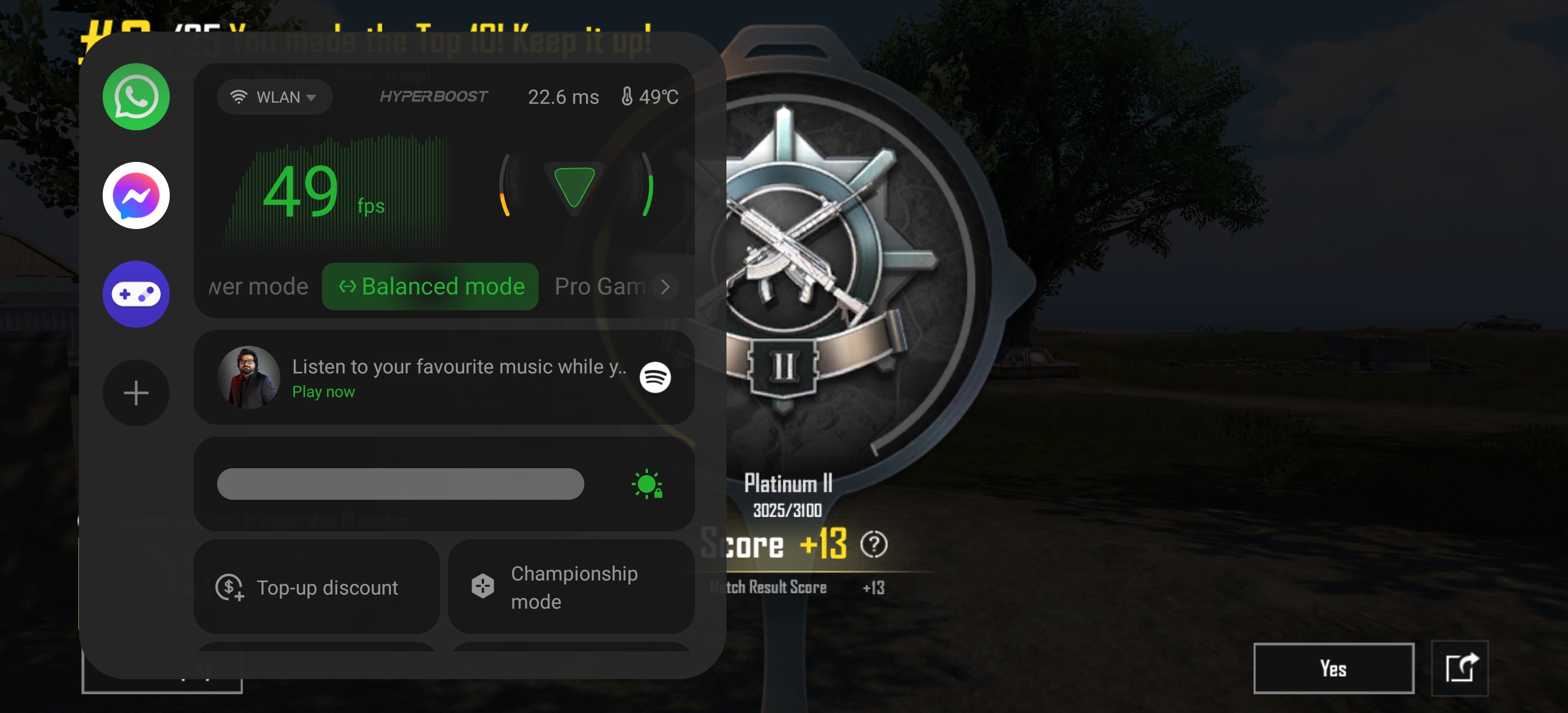Select Balanced mode performance option
Image resolution: width=1568 pixels, height=713 pixels.
pos(430,286)
